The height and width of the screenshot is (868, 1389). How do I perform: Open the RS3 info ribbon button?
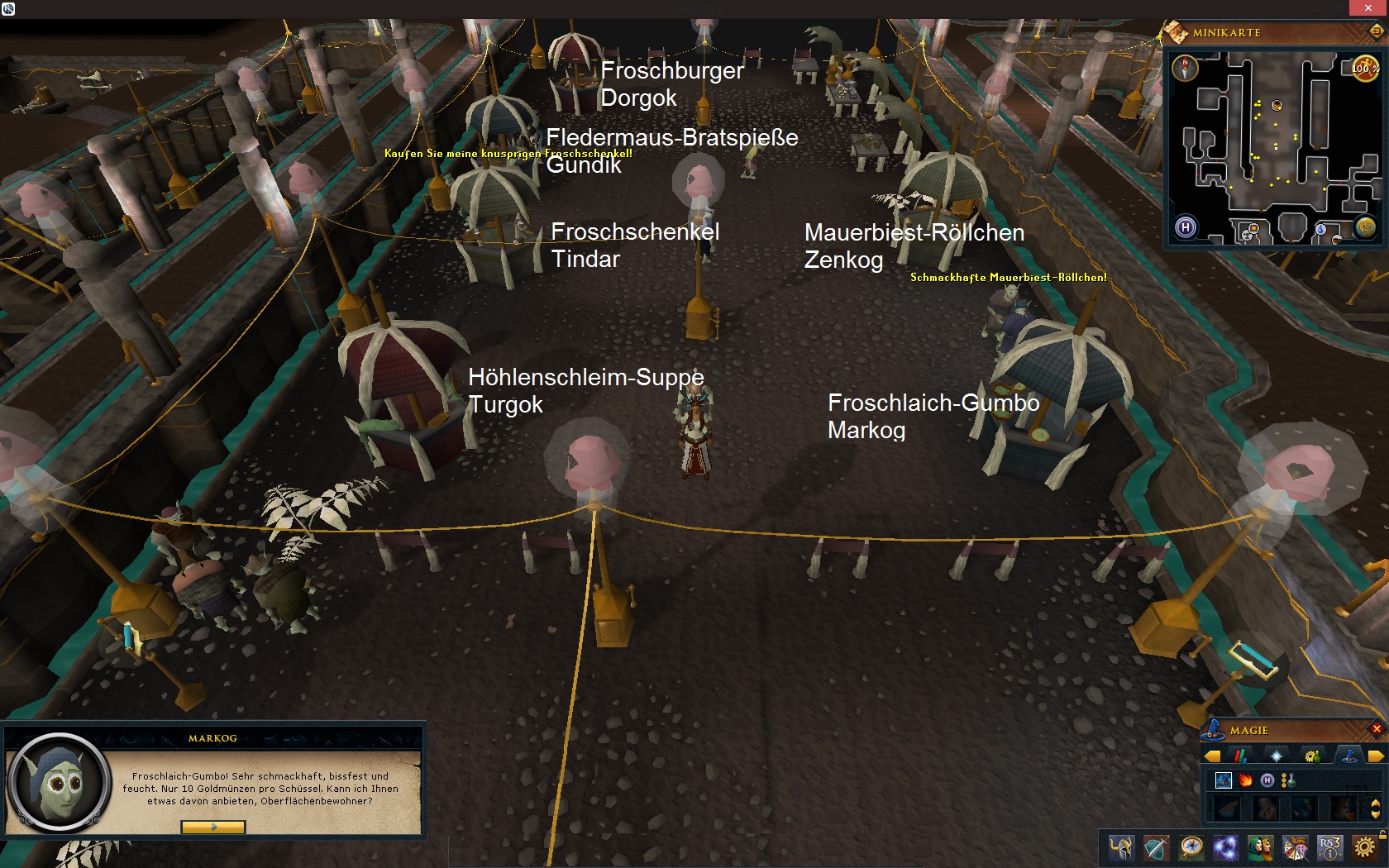(1329, 848)
